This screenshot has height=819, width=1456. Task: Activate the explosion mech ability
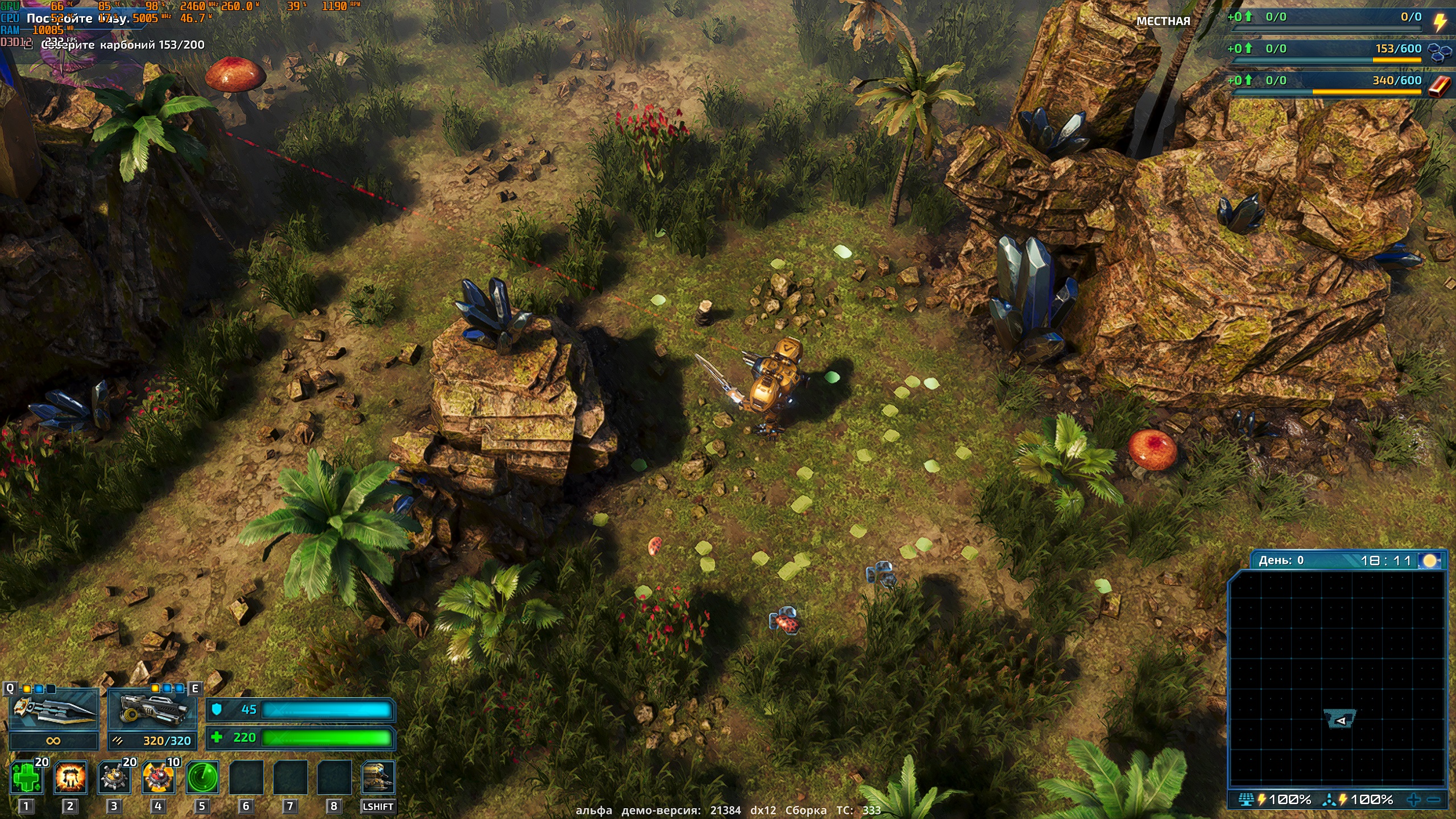click(71, 778)
